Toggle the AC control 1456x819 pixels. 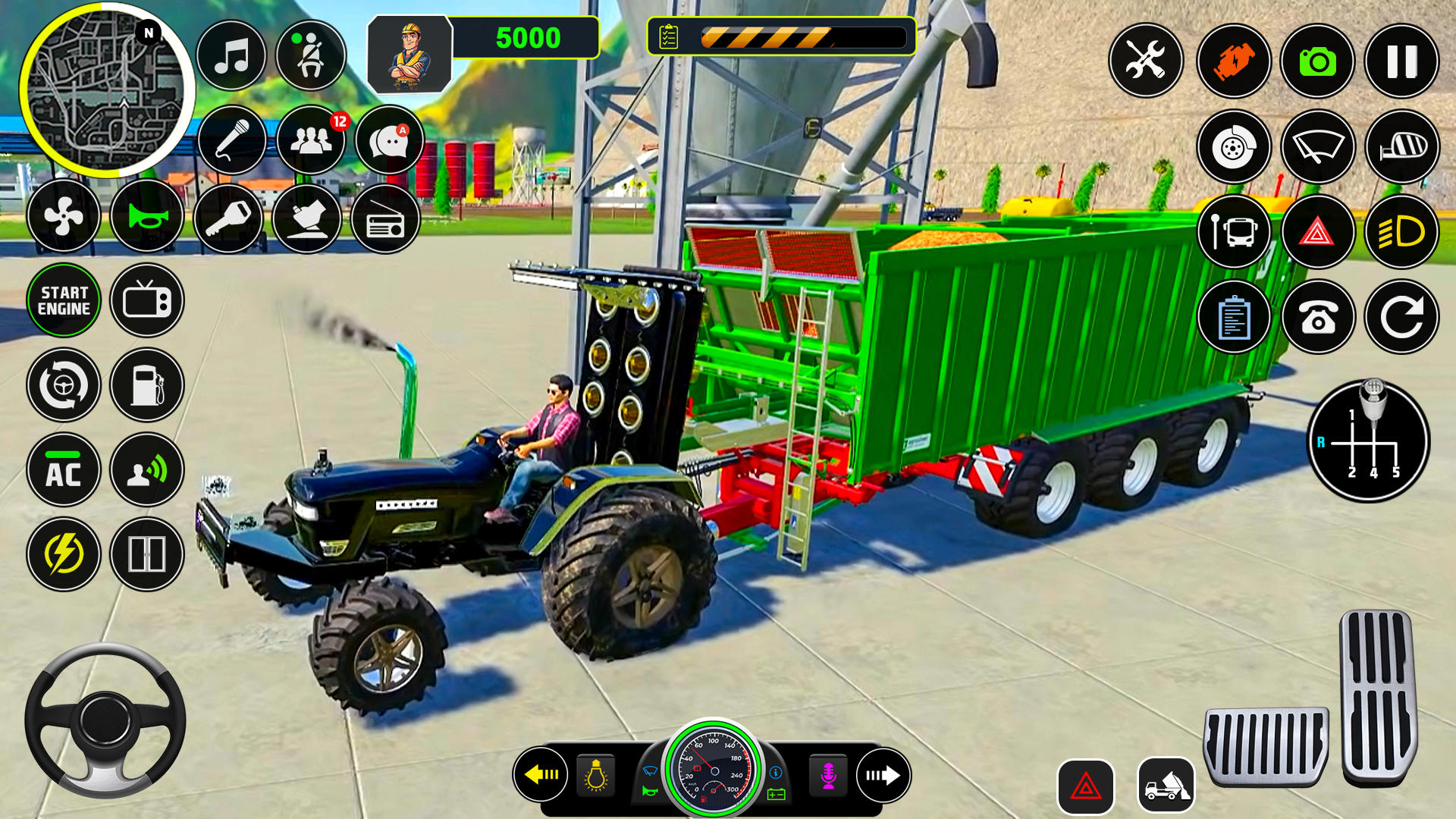64,470
